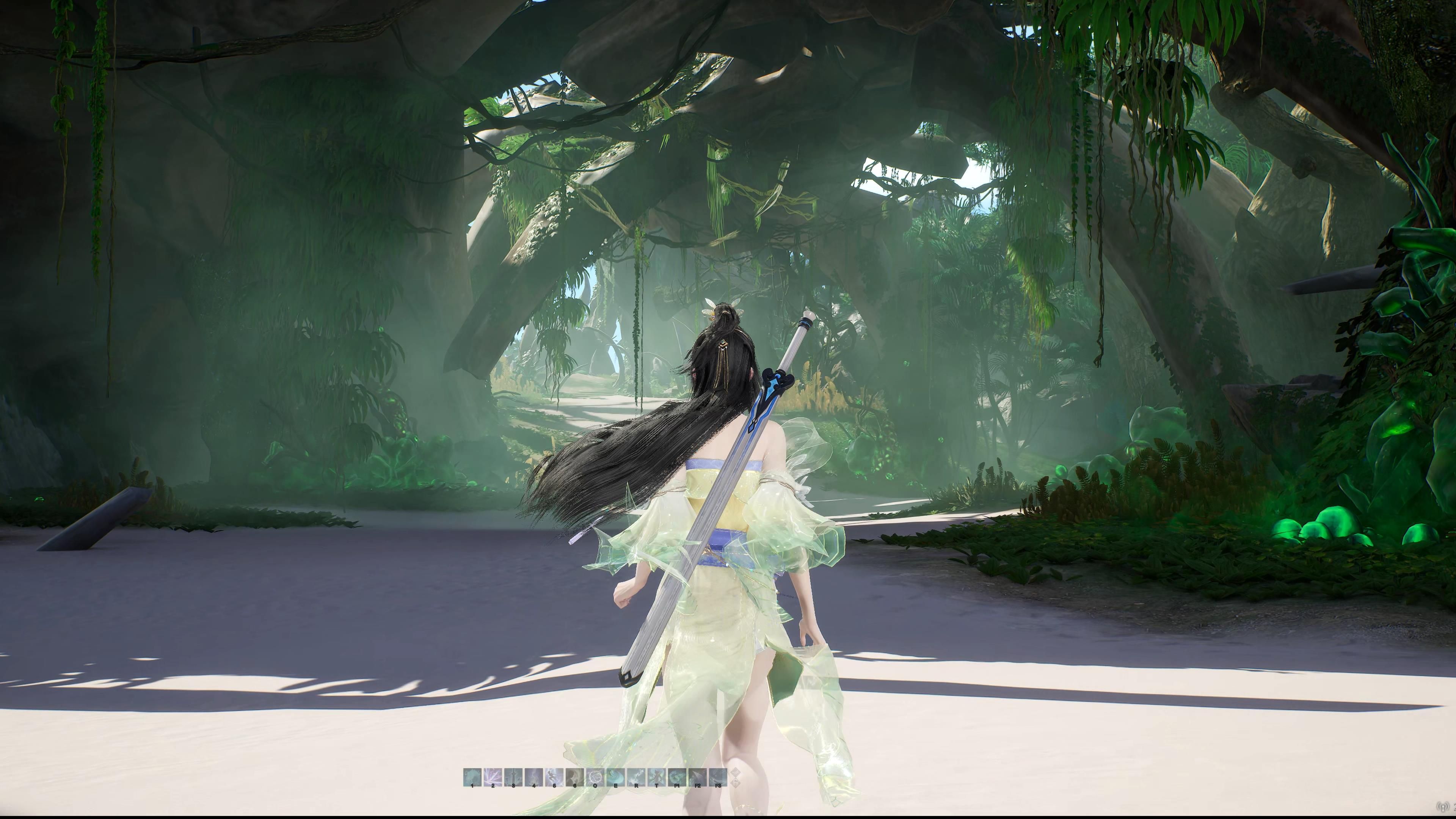Image resolution: width=1456 pixels, height=819 pixels.
Task: Cast the leaping figure lightning skill
Action: coord(554,777)
